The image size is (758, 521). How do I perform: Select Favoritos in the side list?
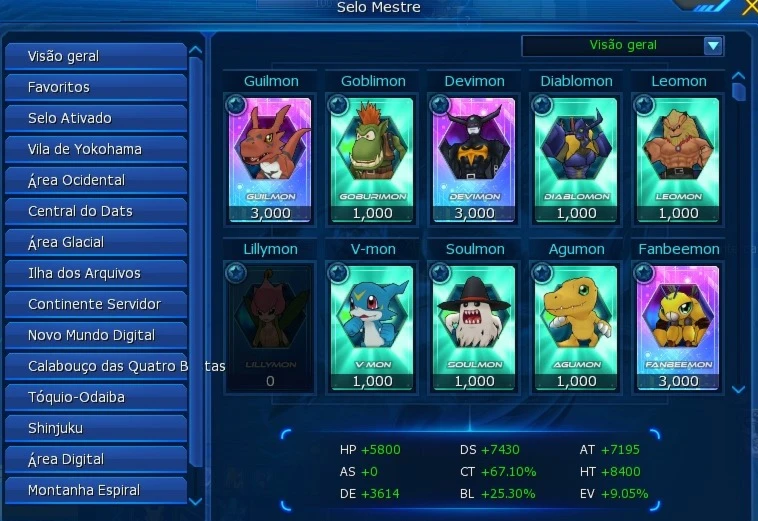[x=95, y=87]
